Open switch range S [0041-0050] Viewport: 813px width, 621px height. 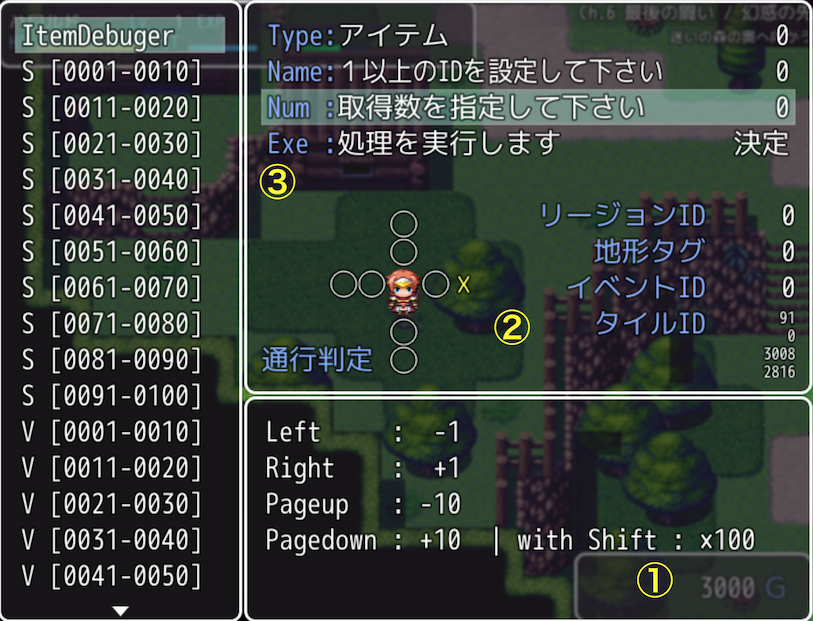pyautogui.click(x=110, y=216)
